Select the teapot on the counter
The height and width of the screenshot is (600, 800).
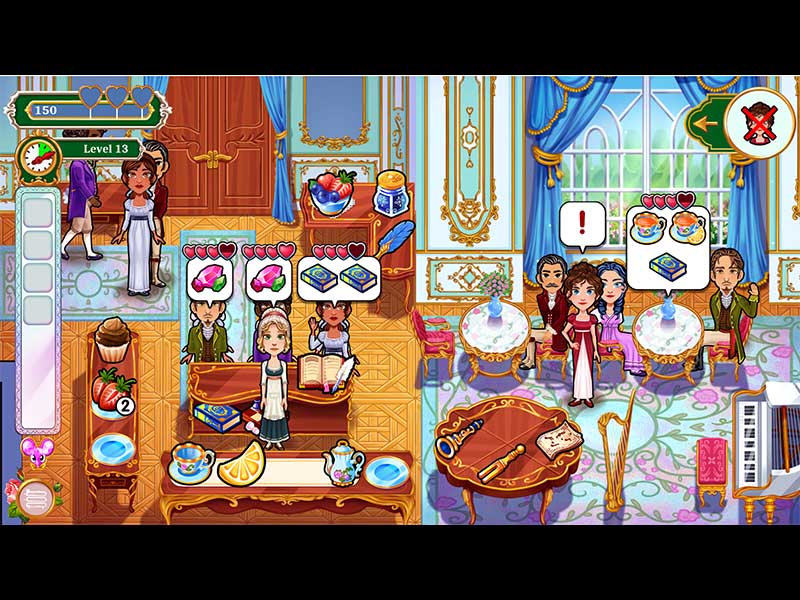(342, 462)
